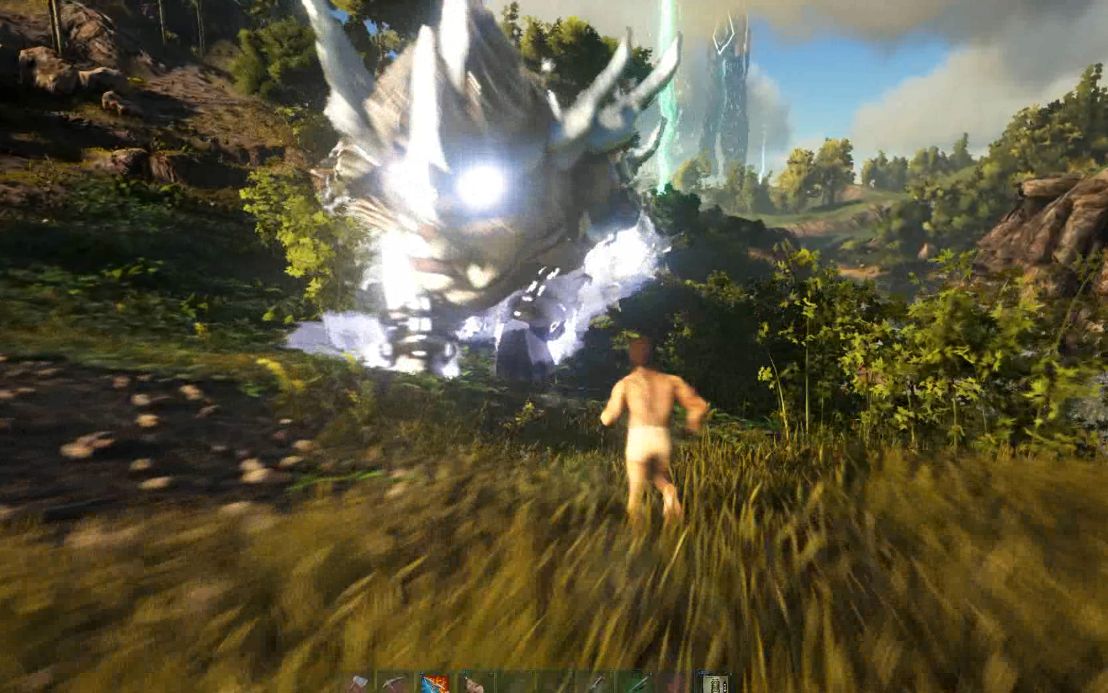The width and height of the screenshot is (1108, 693).
Task: Choose the flaming blue-and-orange hotbar item
Action: (x=434, y=684)
